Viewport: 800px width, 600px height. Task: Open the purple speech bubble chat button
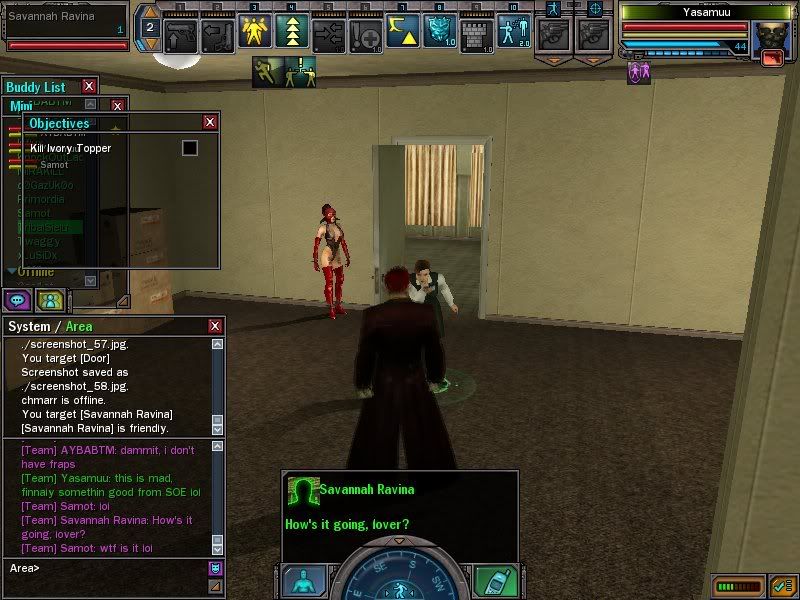[x=18, y=299]
